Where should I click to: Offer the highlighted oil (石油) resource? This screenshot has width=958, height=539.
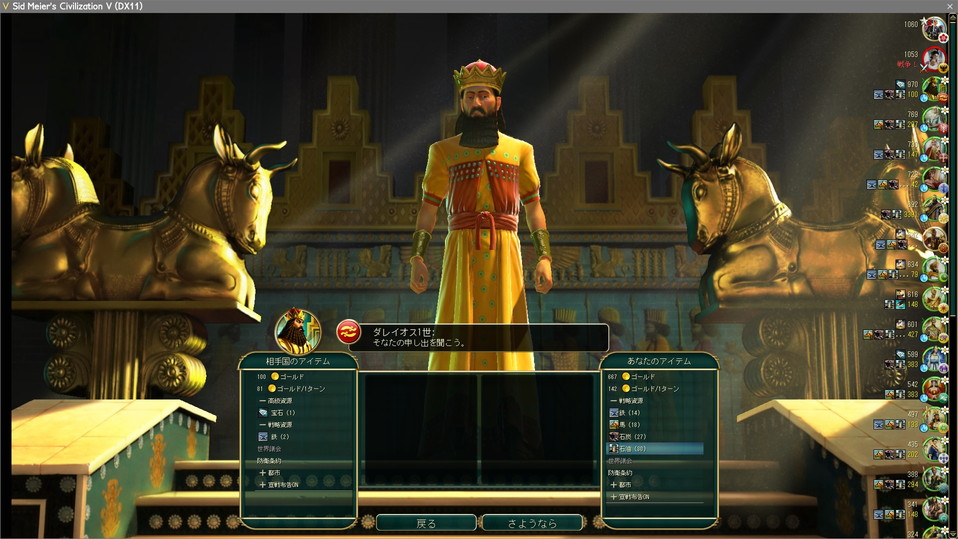pos(656,449)
